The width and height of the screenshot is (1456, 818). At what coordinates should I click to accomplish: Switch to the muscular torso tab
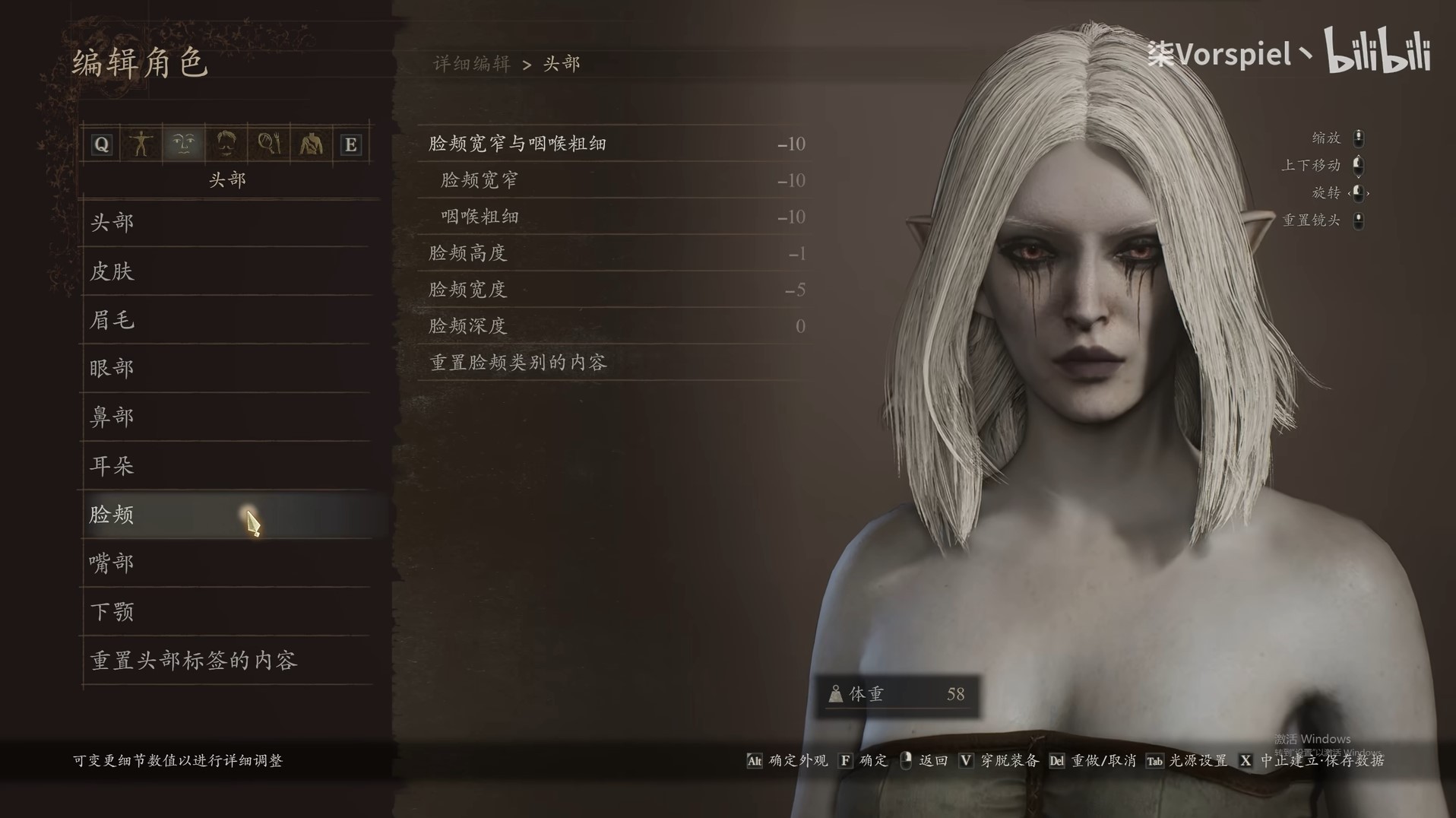[311, 144]
